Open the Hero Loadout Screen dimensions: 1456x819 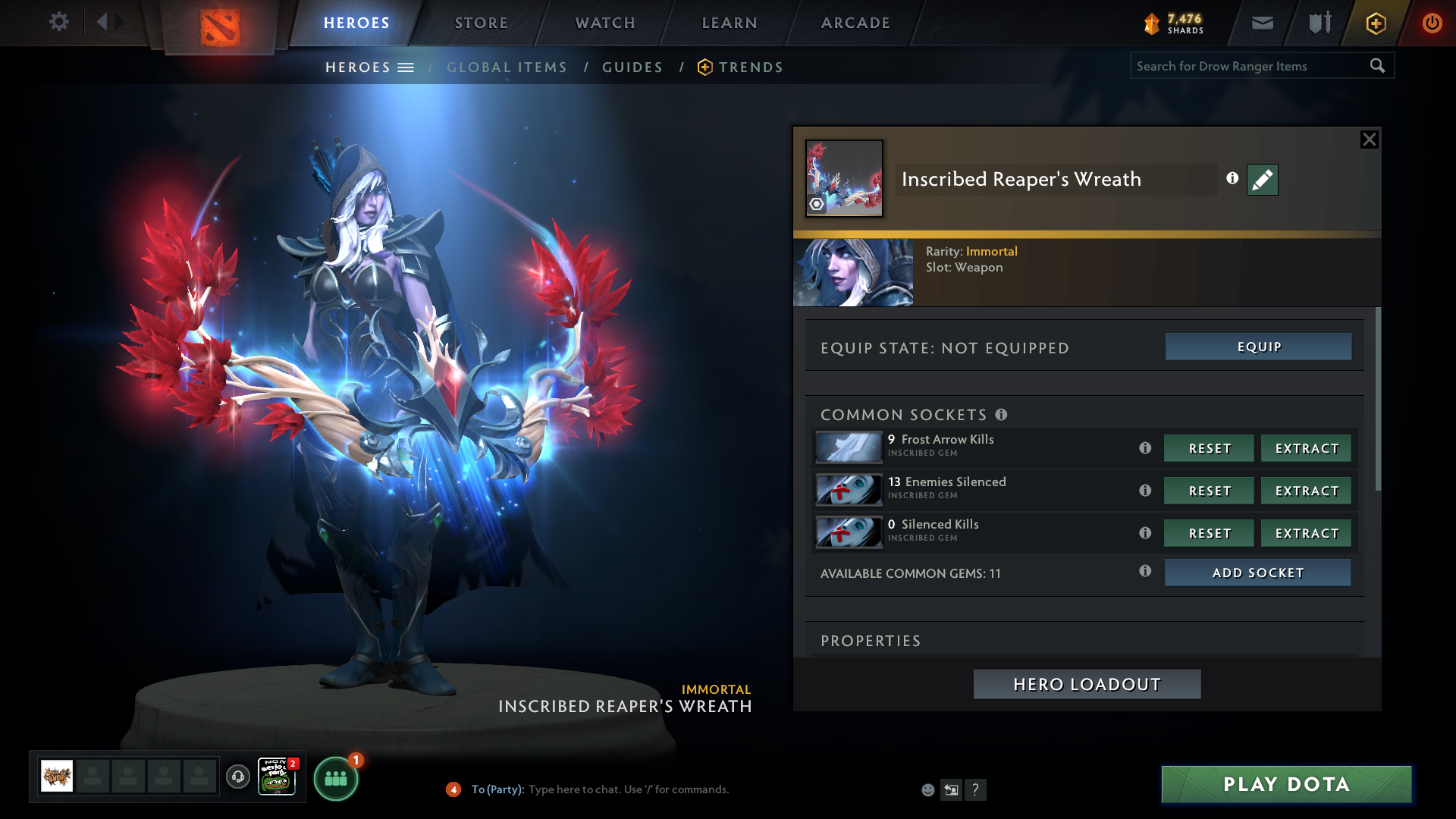(1087, 684)
